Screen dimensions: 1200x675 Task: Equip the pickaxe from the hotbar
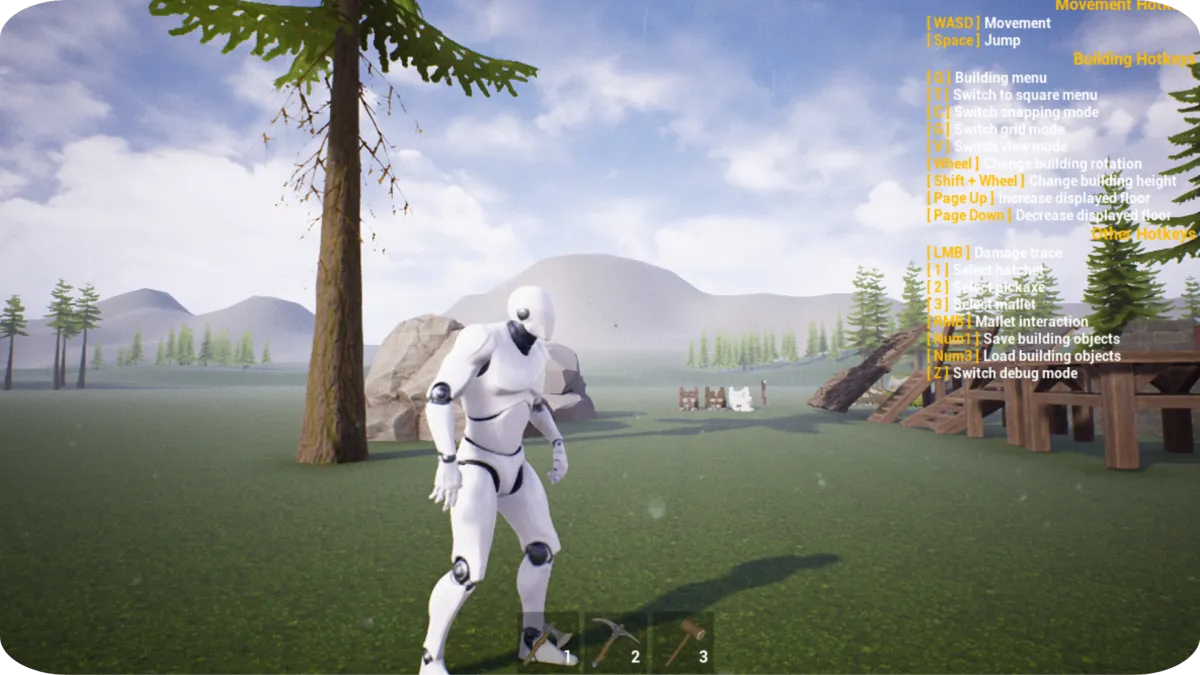click(x=614, y=641)
